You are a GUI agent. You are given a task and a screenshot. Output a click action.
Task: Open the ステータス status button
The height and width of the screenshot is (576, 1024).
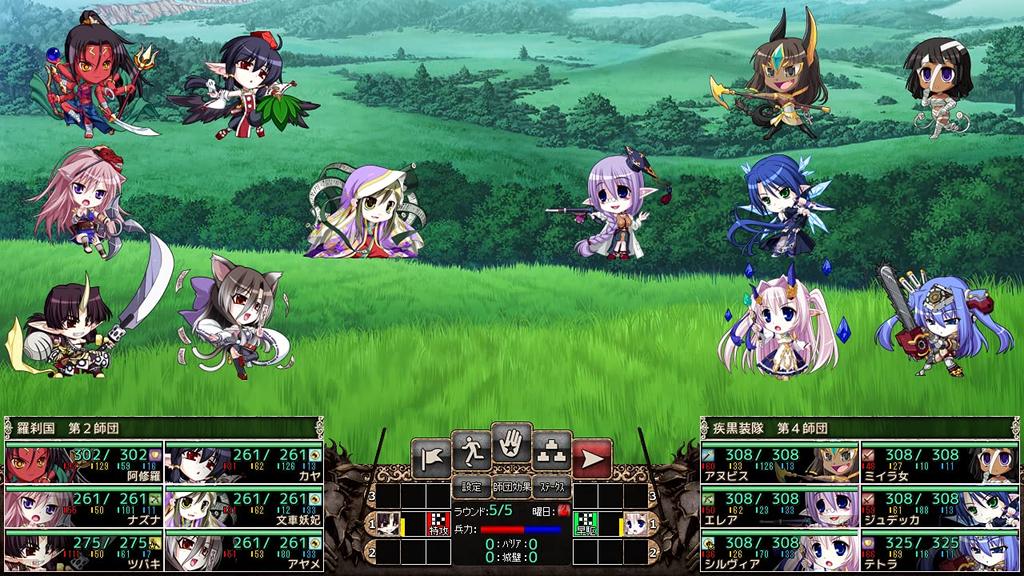[552, 489]
